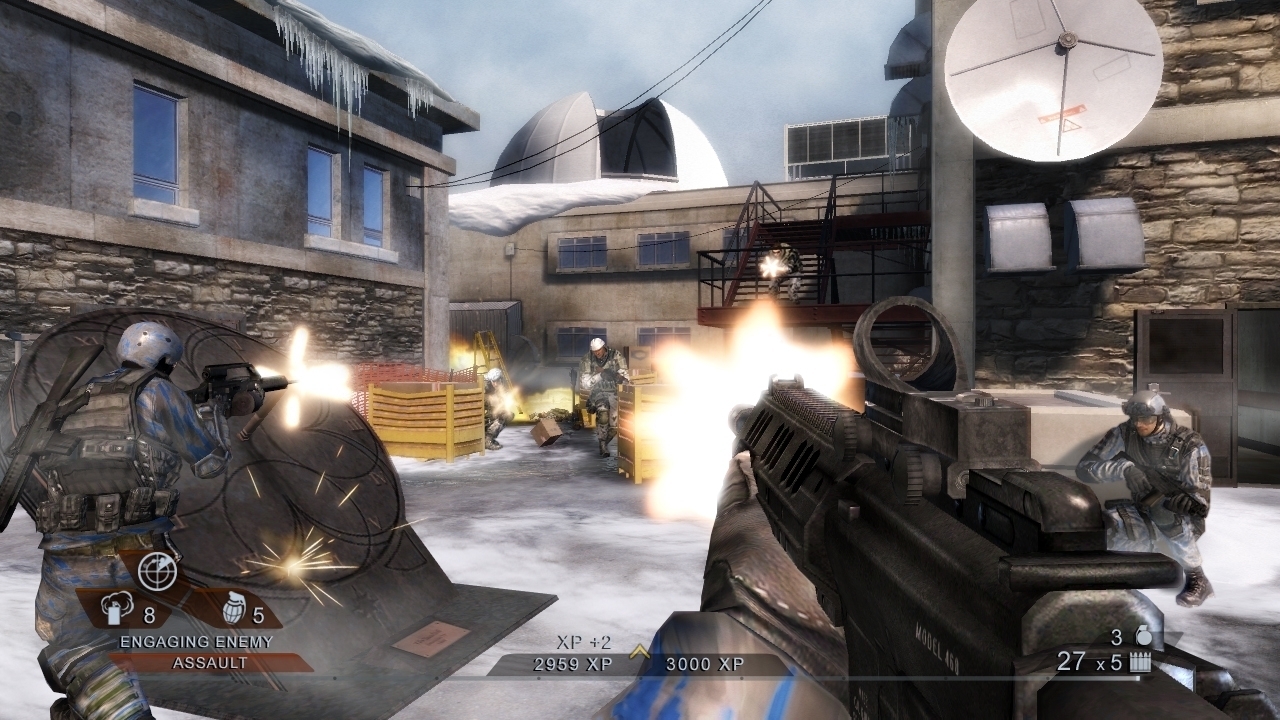Click the magazine ammo icon next to 27x5
Viewport: 1280px width, 720px height.
[1140, 662]
